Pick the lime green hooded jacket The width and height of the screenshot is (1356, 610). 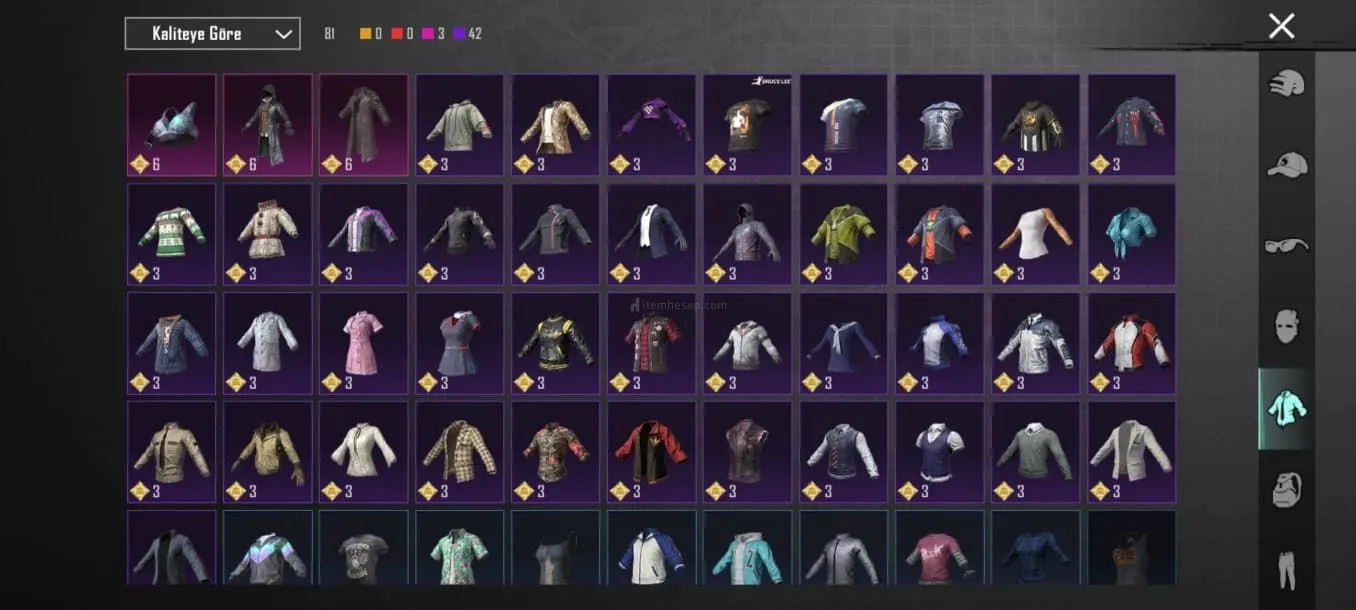(x=843, y=234)
